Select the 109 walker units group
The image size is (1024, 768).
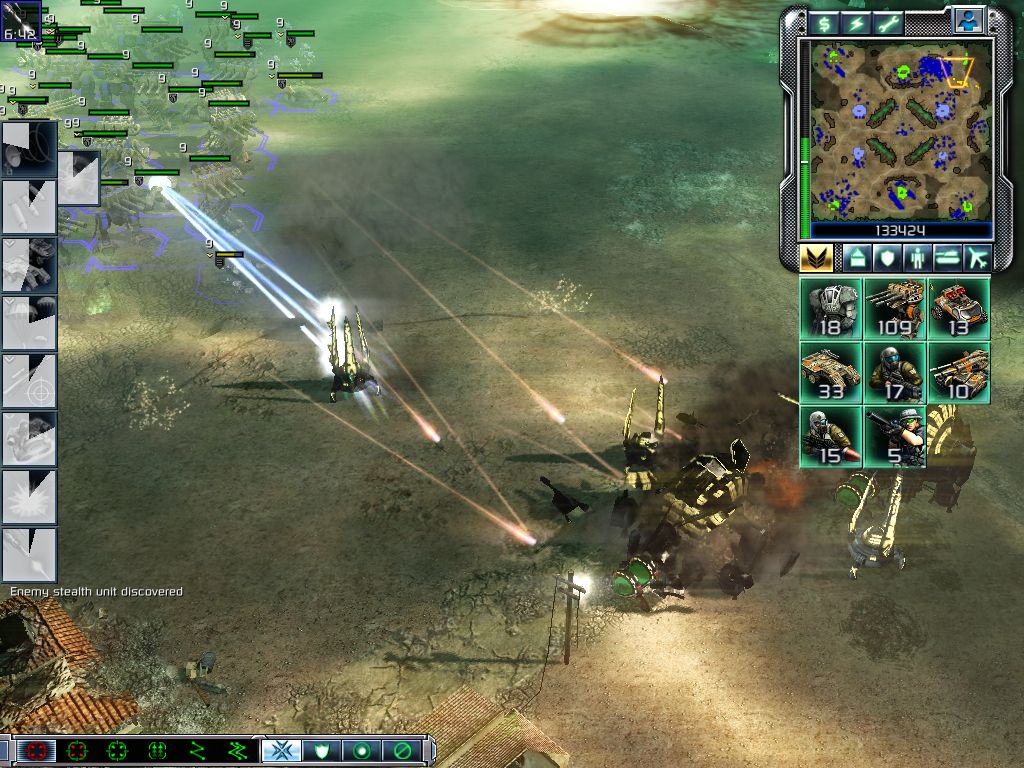tap(894, 309)
